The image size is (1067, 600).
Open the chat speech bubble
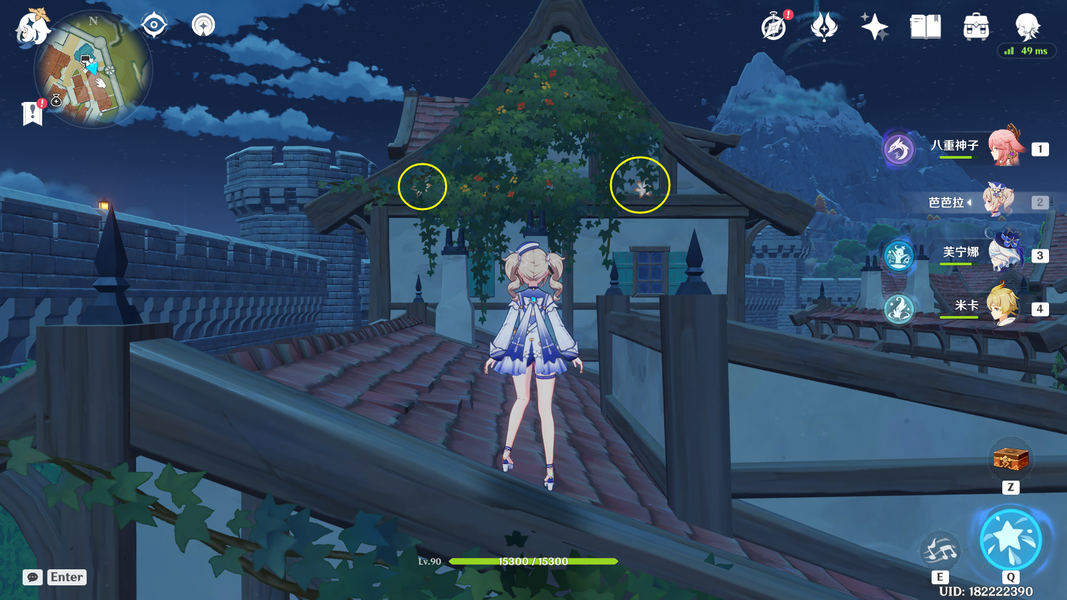[33, 577]
